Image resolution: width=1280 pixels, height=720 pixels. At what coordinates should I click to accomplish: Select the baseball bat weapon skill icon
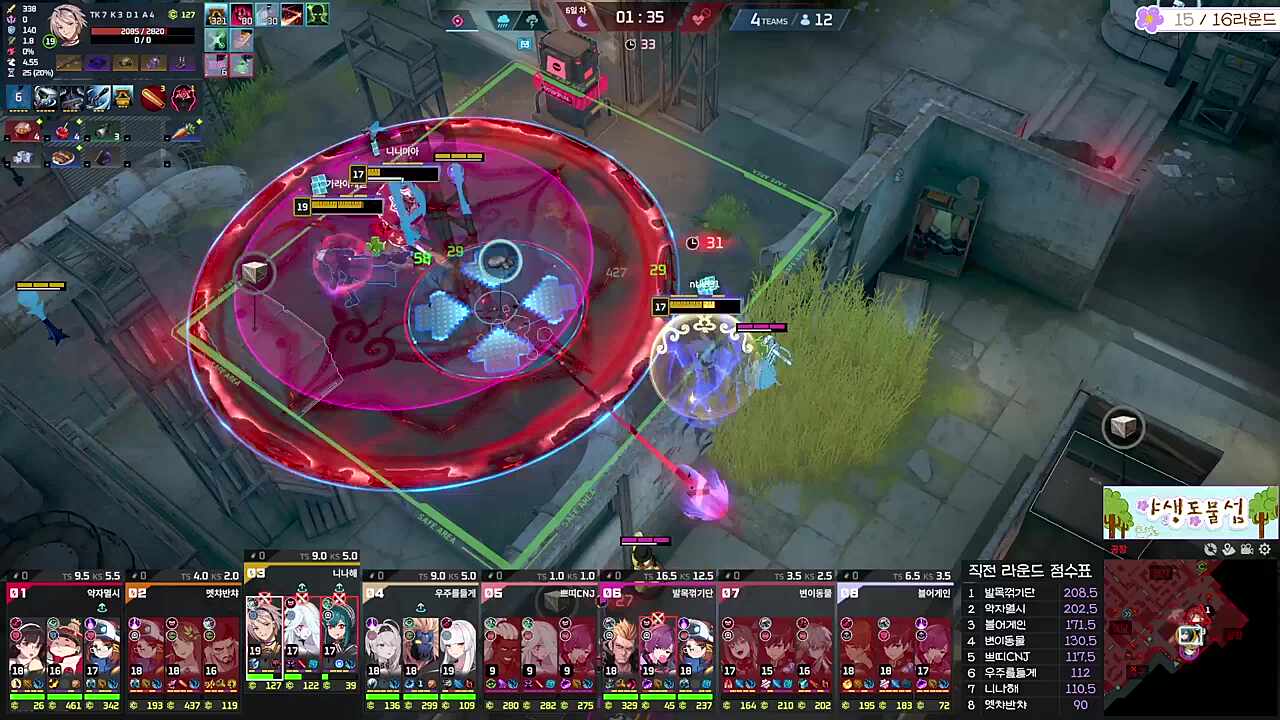[x=153, y=97]
